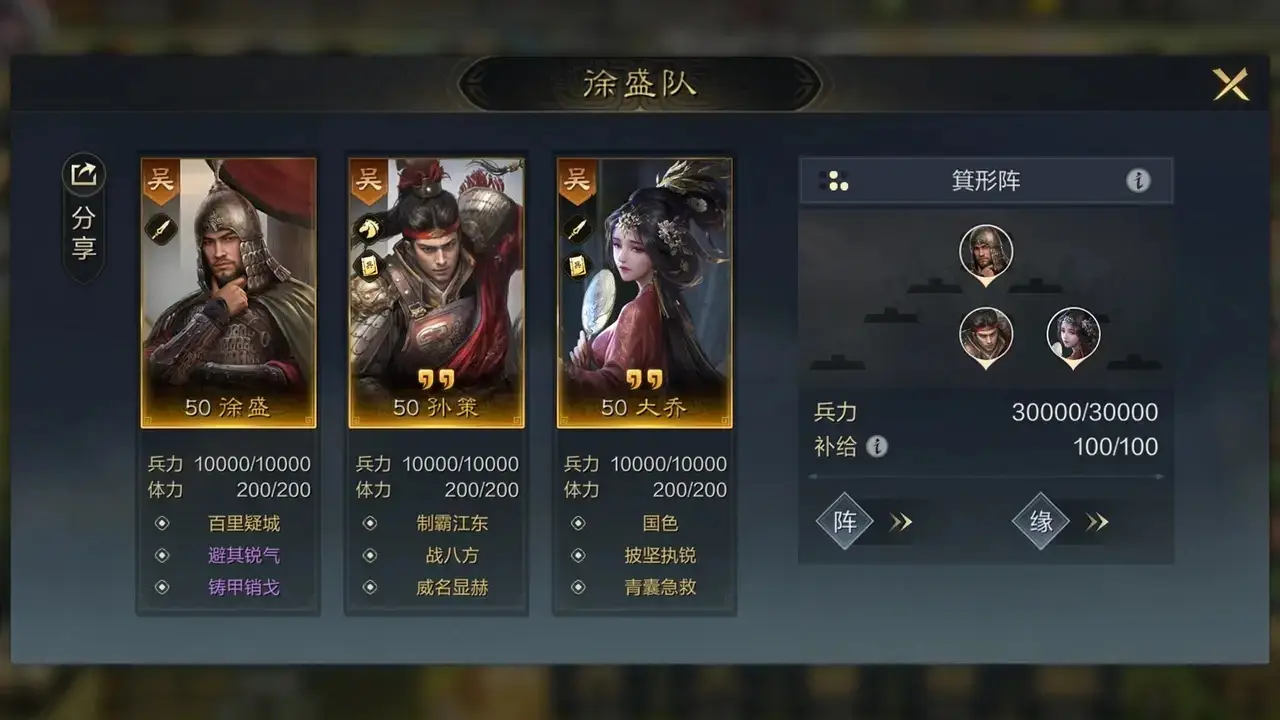
Task: Close the 涂盛队 panel
Action: [x=1232, y=84]
